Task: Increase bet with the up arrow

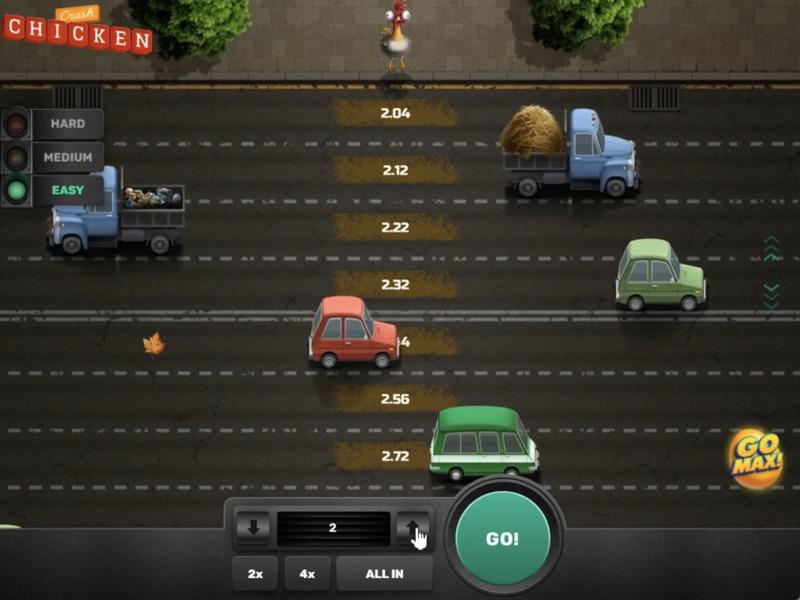Action: pos(413,528)
